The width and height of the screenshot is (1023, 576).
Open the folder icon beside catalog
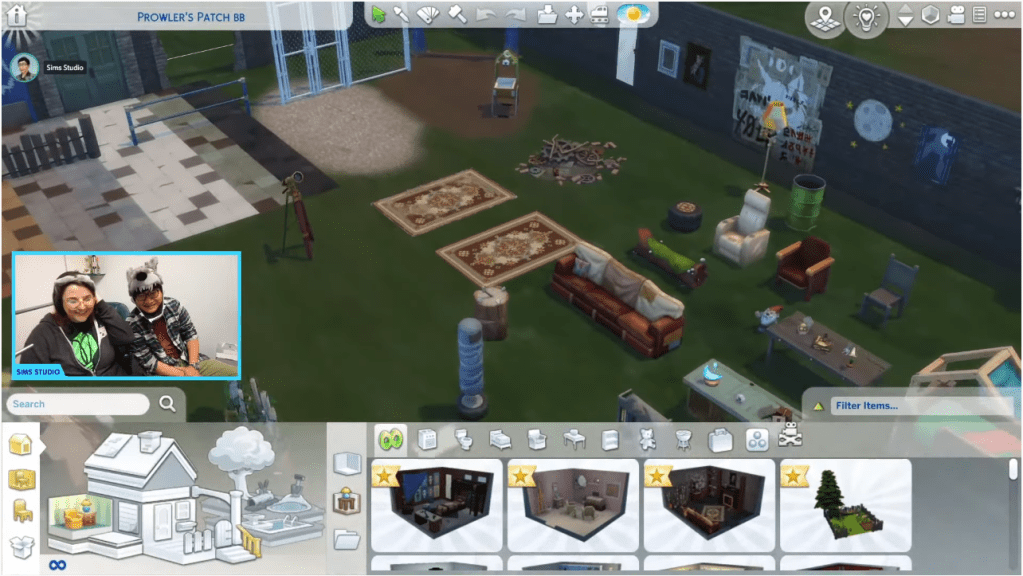(x=346, y=539)
